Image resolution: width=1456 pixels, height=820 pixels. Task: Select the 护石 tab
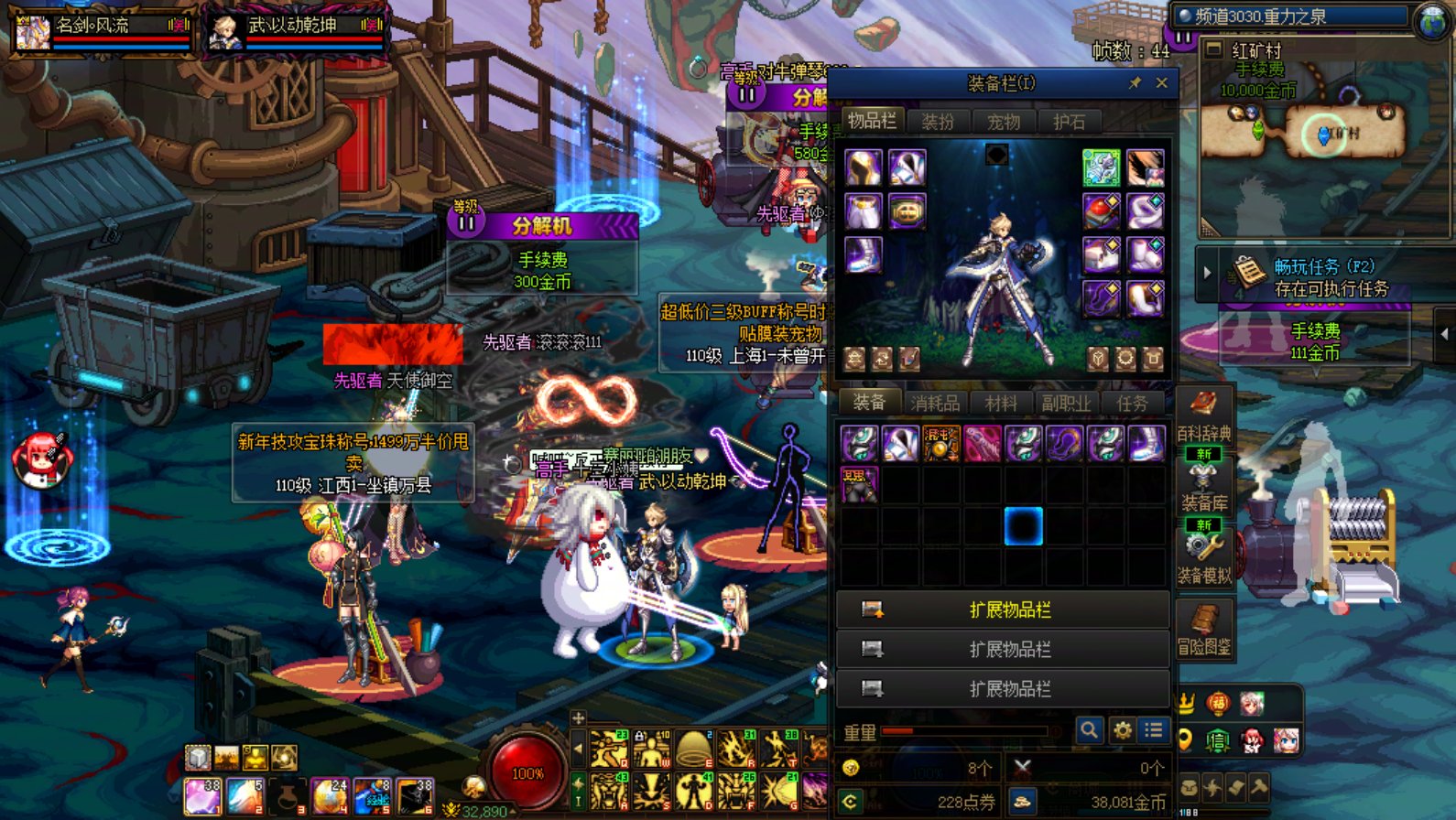(x=1069, y=121)
